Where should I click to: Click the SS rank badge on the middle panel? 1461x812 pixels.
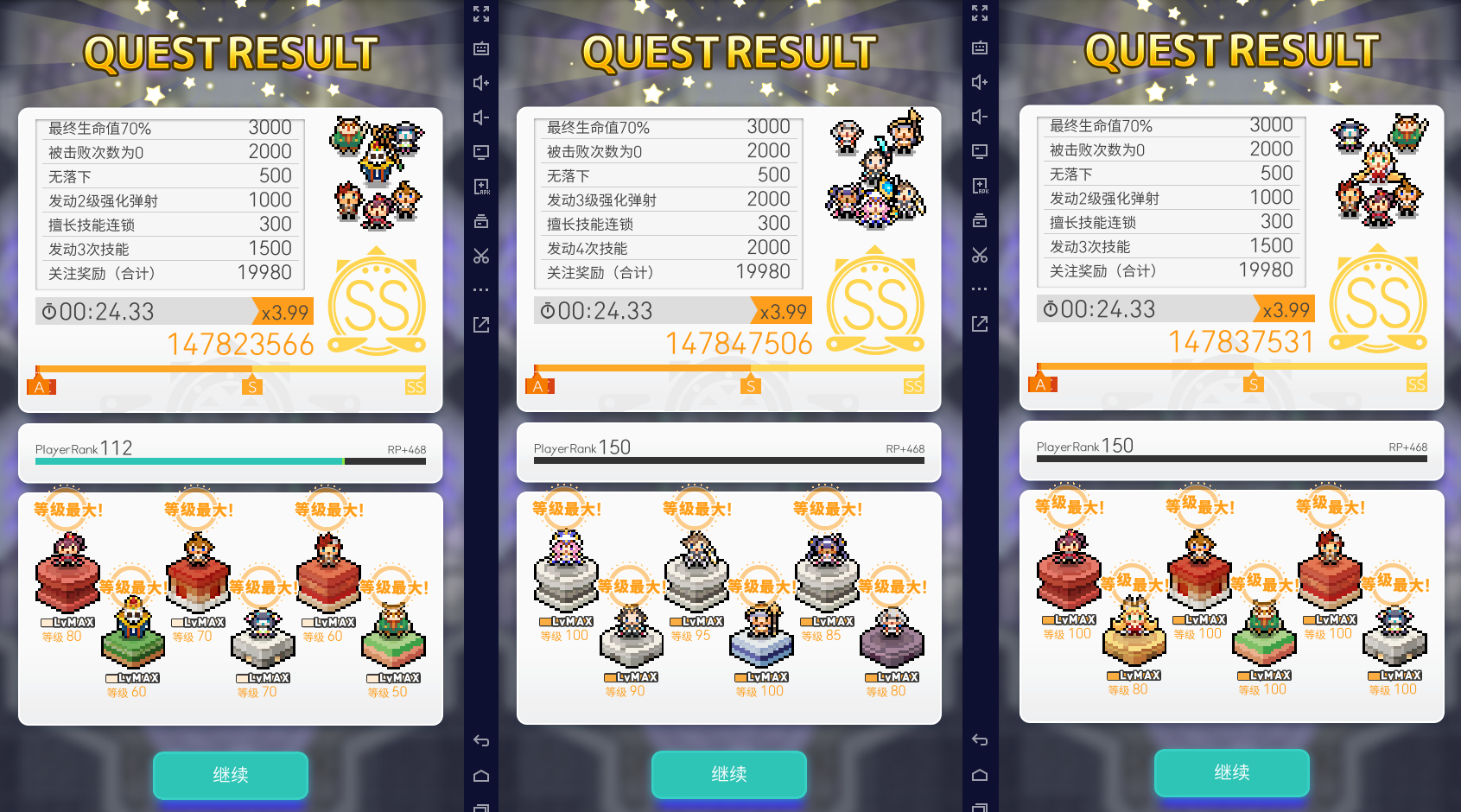point(876,304)
